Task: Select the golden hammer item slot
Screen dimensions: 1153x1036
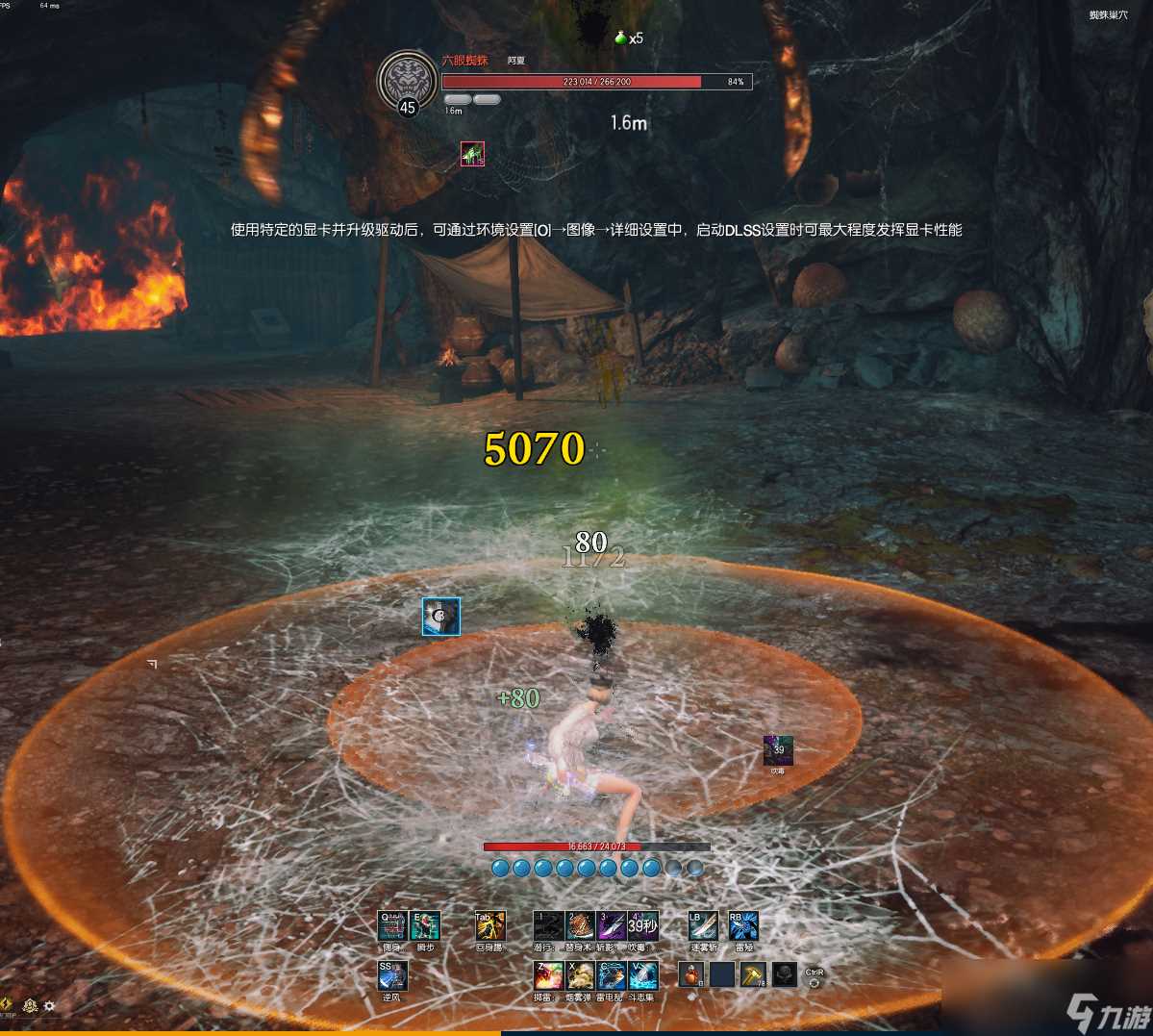Action: pos(753,975)
